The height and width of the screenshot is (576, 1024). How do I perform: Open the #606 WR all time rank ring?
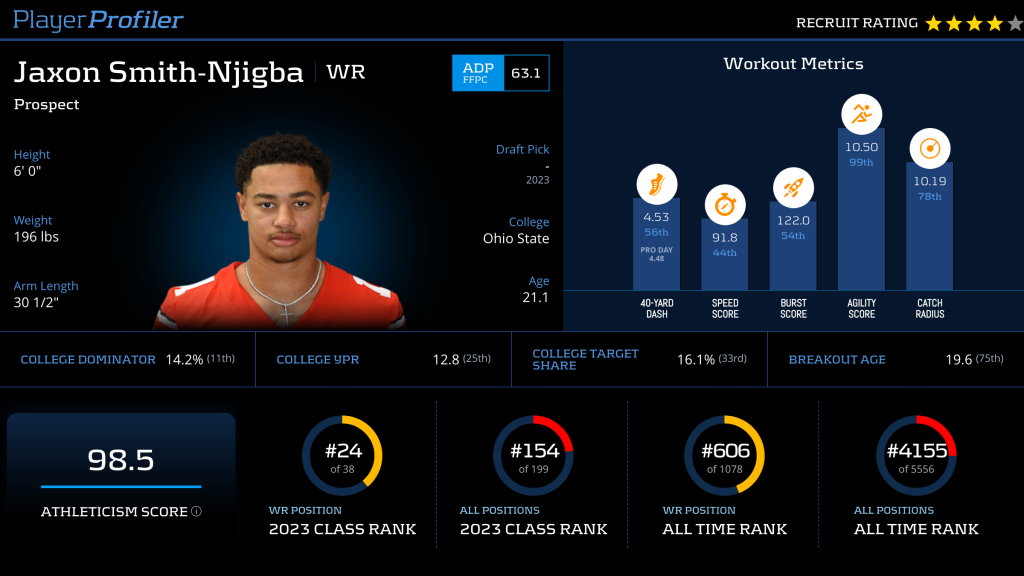(724, 456)
